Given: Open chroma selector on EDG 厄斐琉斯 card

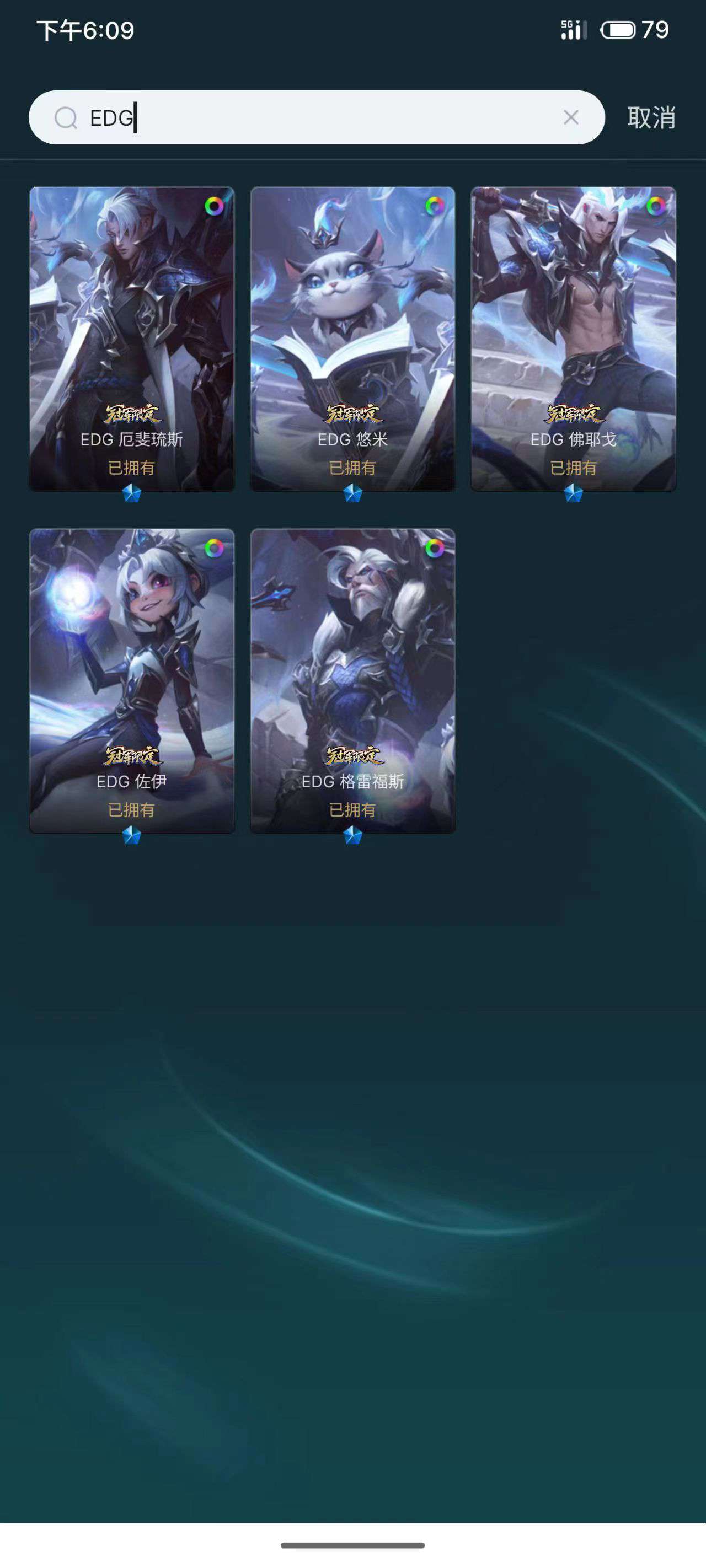Looking at the screenshot, I should pos(216,207).
